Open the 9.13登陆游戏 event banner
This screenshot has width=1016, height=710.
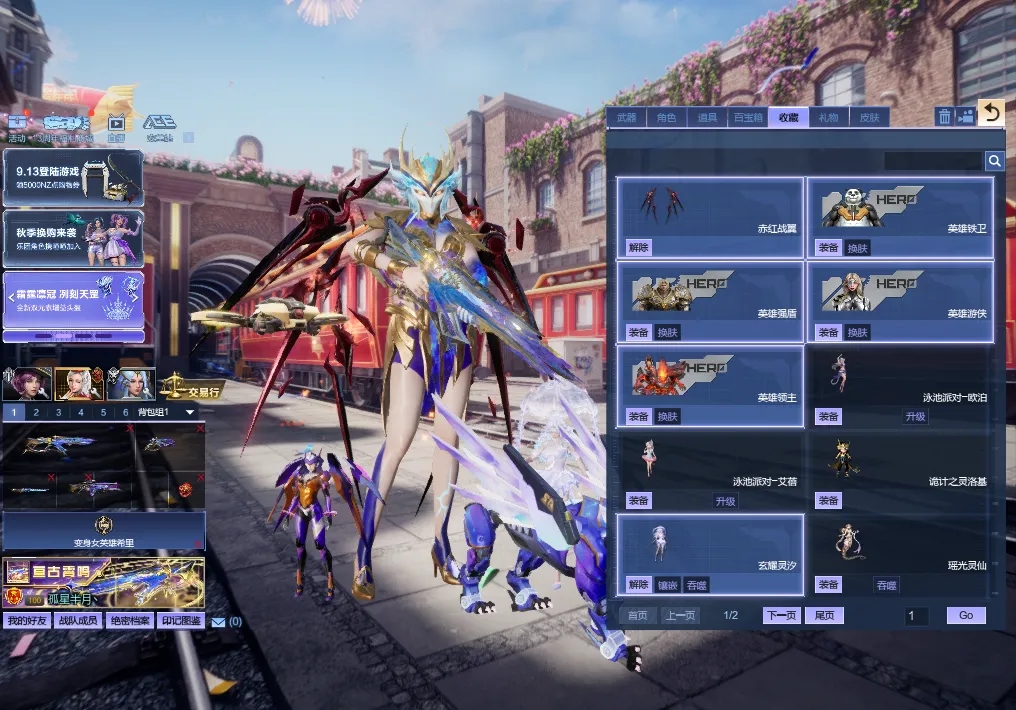73,177
